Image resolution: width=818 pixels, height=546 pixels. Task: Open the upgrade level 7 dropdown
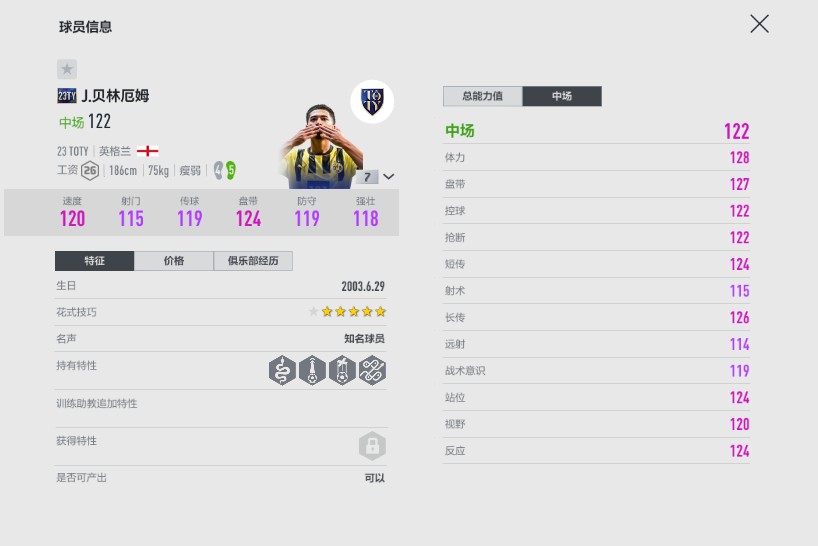click(378, 177)
